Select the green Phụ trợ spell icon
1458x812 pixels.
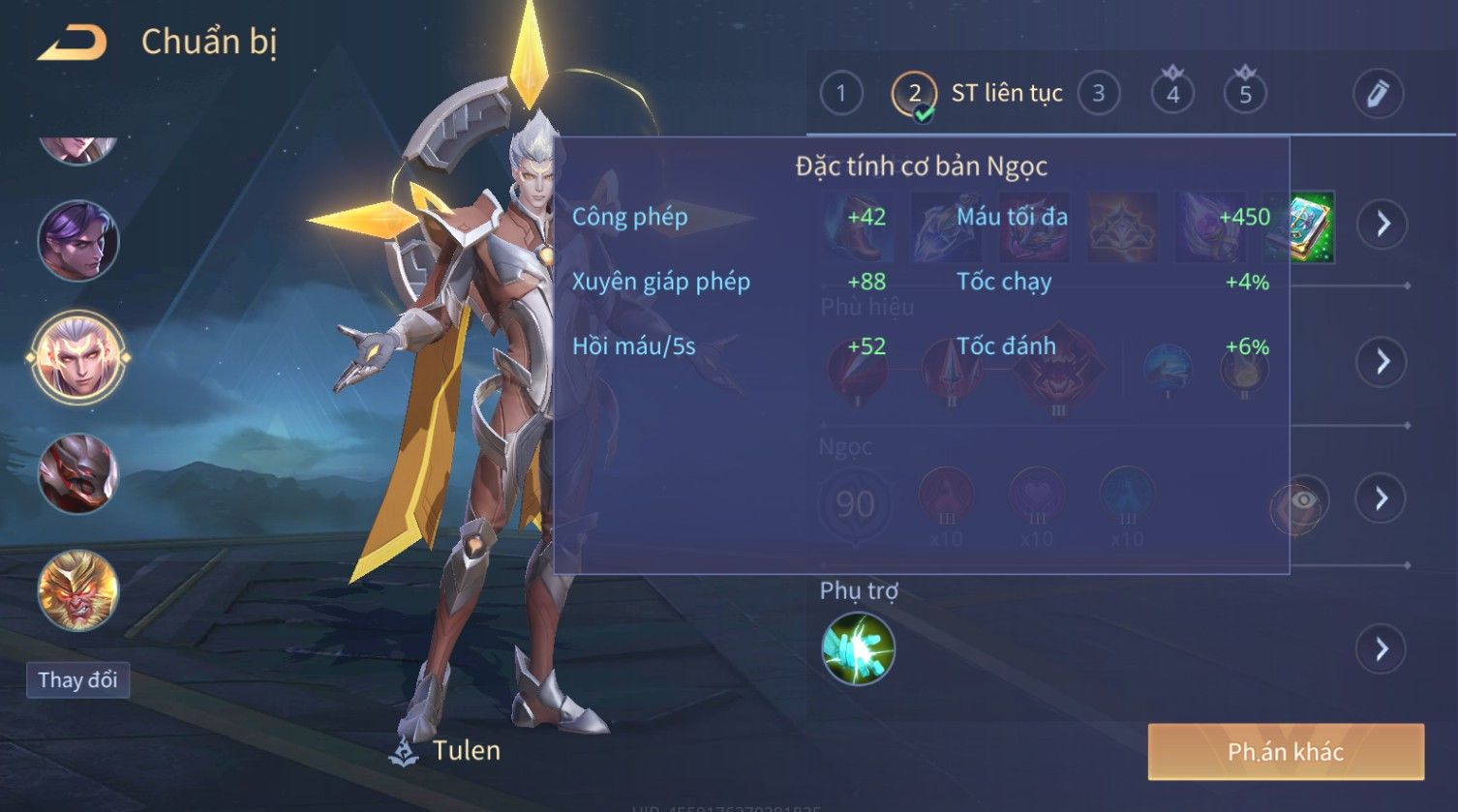coord(858,648)
